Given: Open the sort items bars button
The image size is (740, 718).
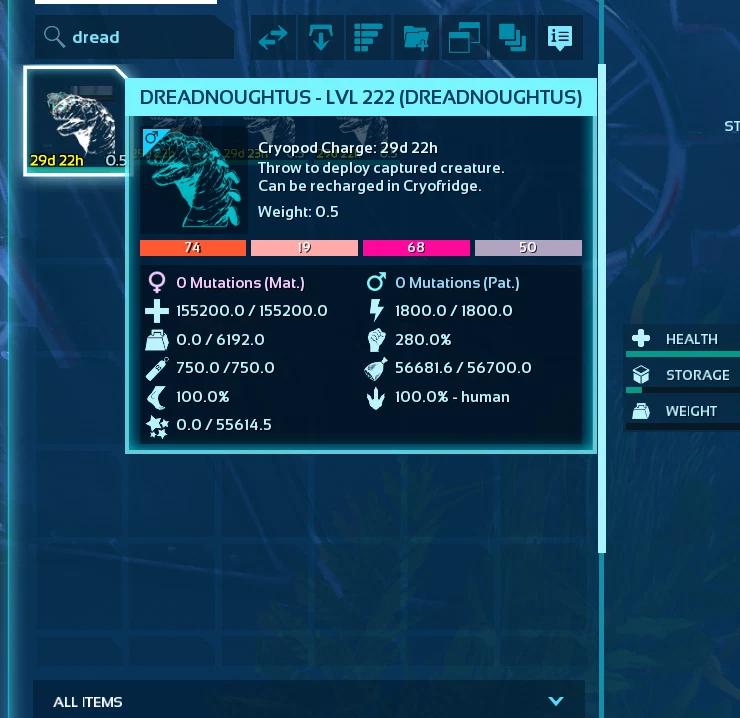Looking at the screenshot, I should pos(368,38).
